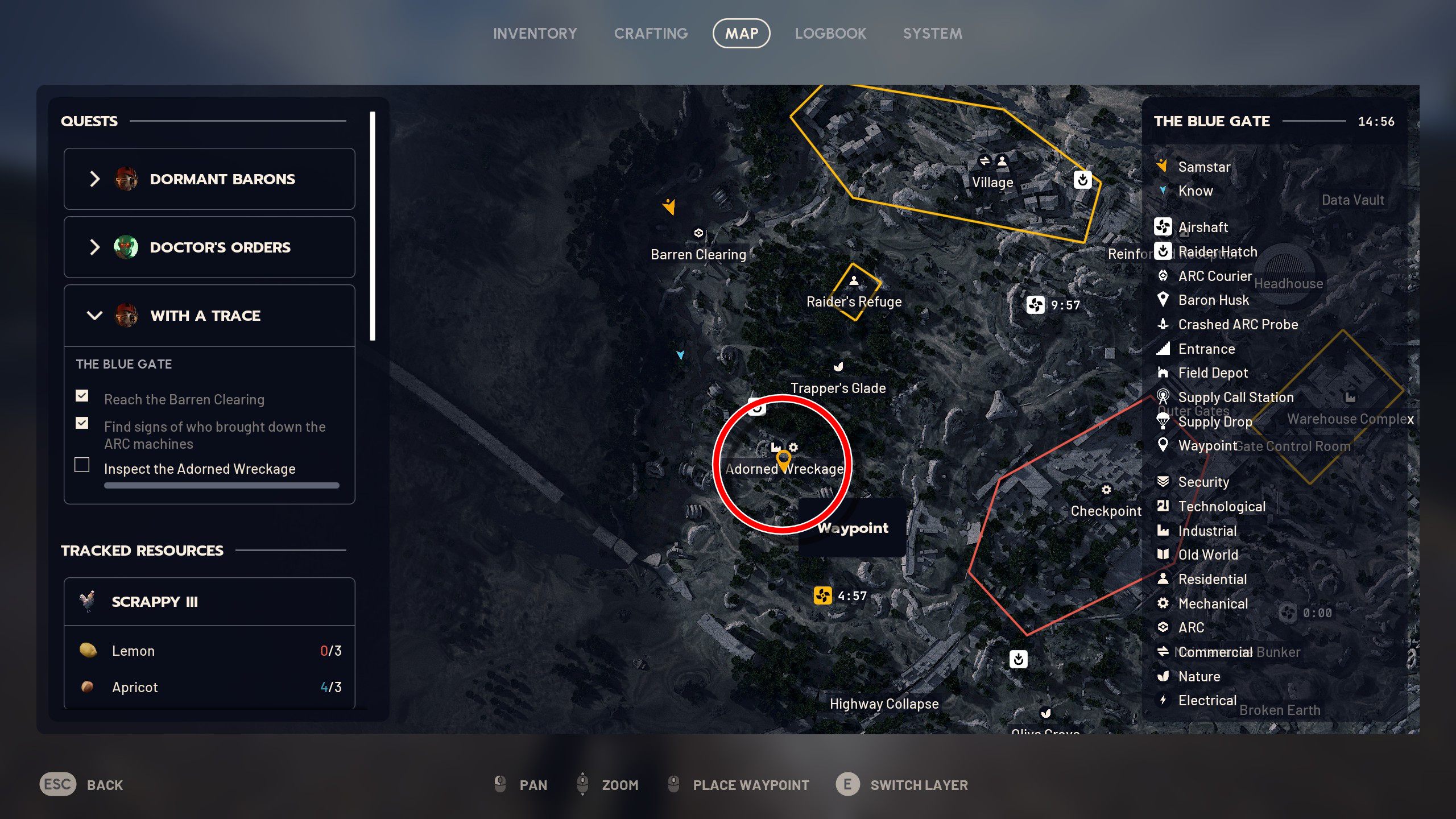This screenshot has height=819, width=1456.
Task: Toggle the Nature legend filter
Action: [1199, 677]
